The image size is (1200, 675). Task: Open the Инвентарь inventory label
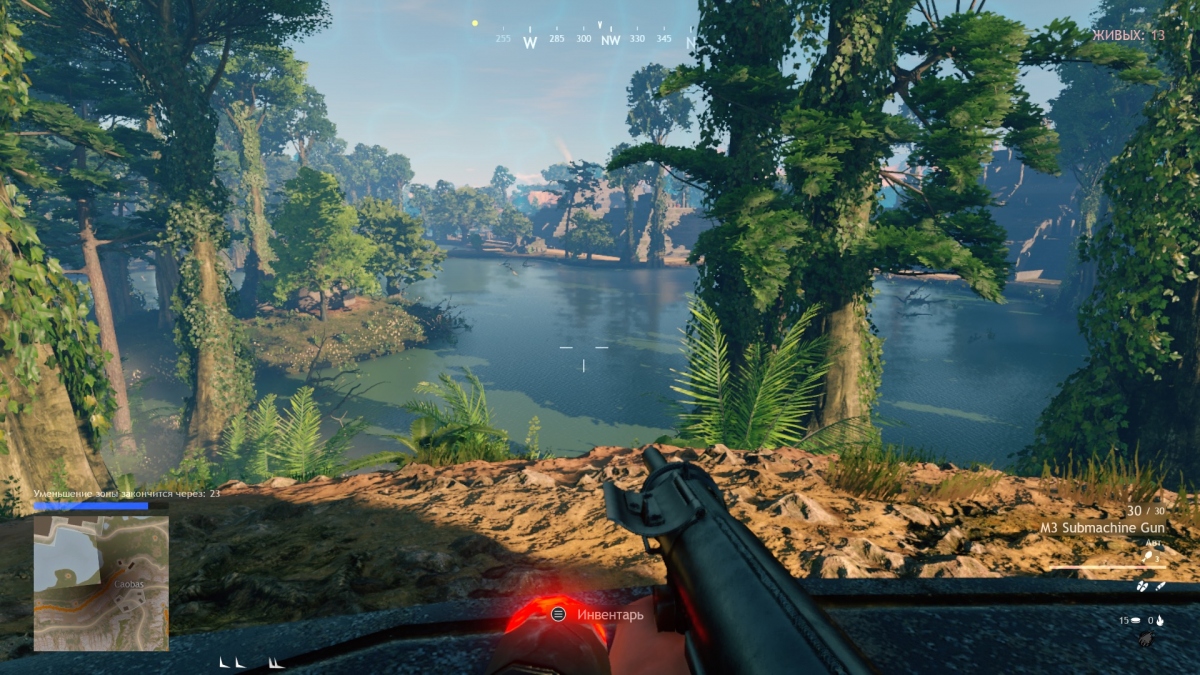609,614
